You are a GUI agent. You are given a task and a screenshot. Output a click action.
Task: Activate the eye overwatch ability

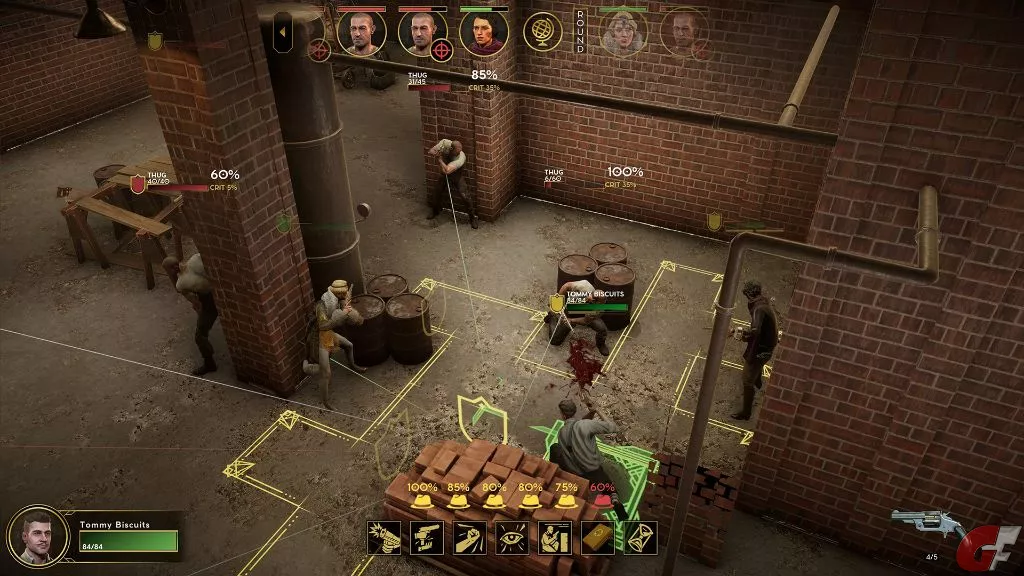click(513, 538)
